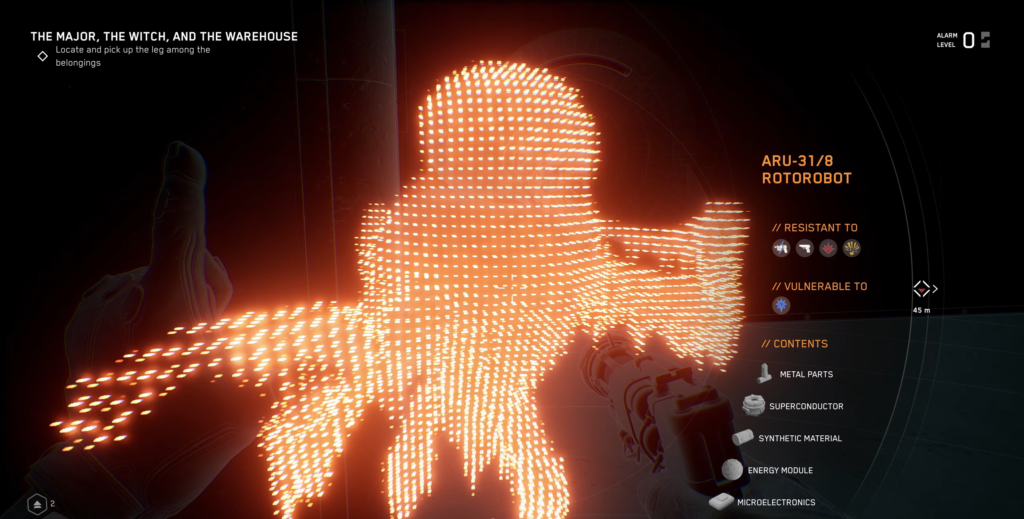Image resolution: width=1024 pixels, height=519 pixels.
Task: Click the objective diamond marker icon
Action: [x=42, y=56]
